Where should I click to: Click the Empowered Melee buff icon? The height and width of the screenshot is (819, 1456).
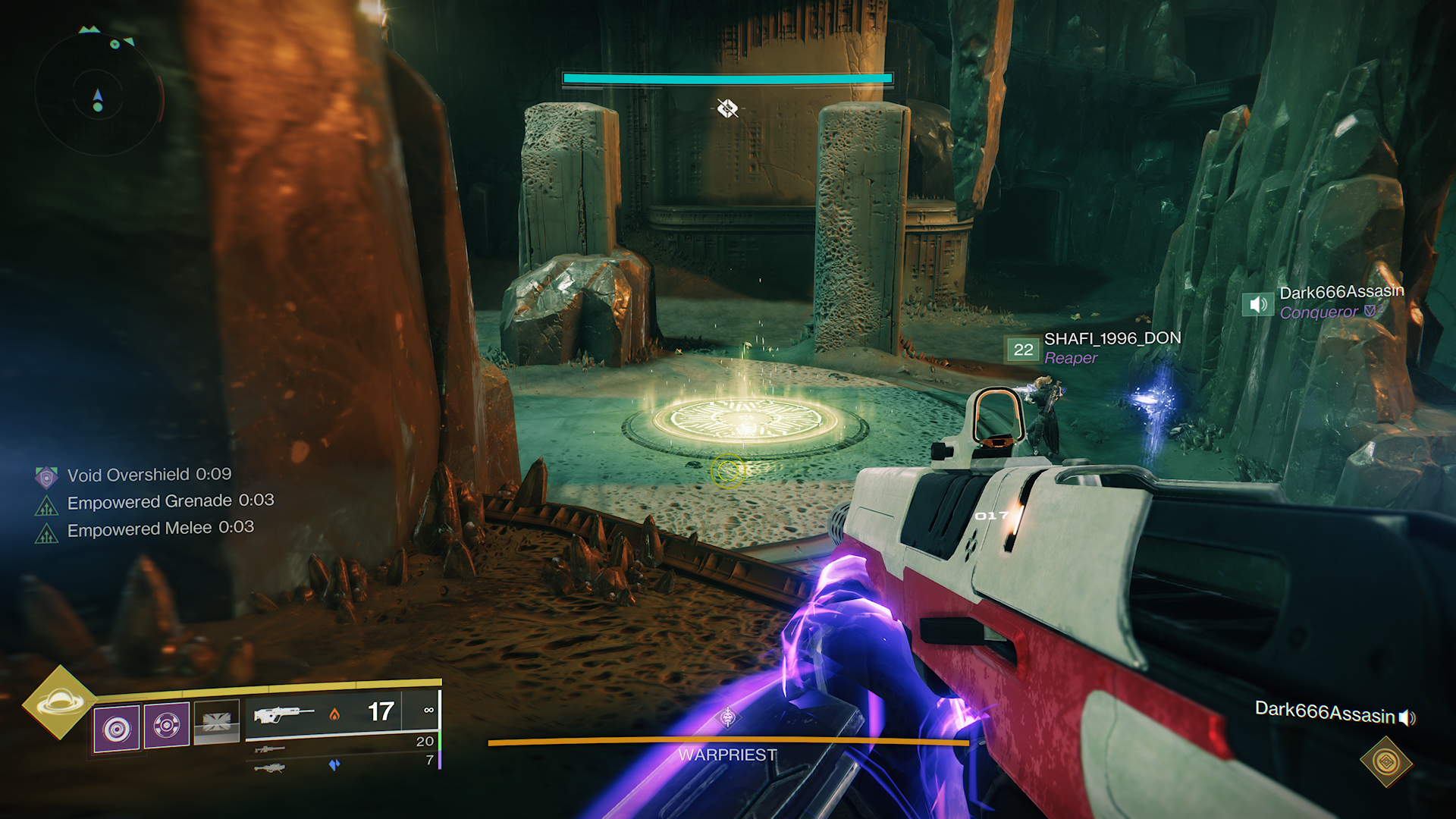click(46, 533)
